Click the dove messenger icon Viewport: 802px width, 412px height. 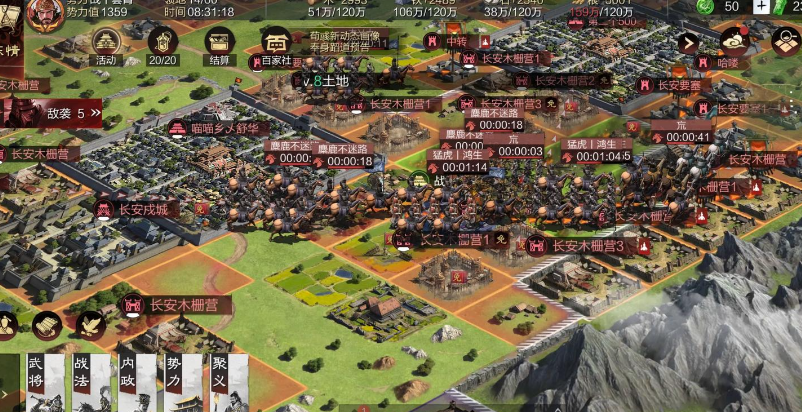[90, 324]
